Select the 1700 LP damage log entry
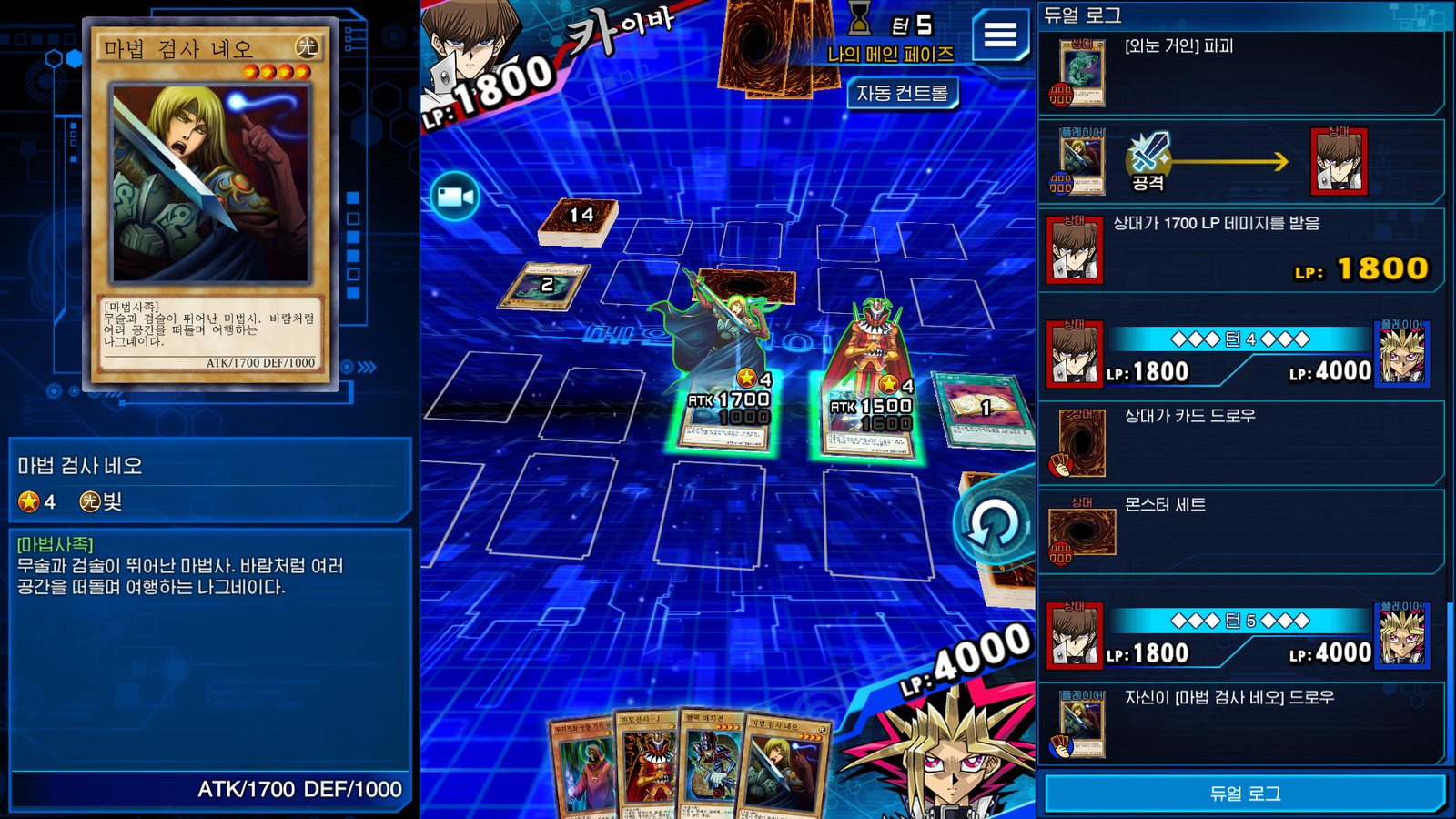1456x819 pixels. pos(1241,250)
